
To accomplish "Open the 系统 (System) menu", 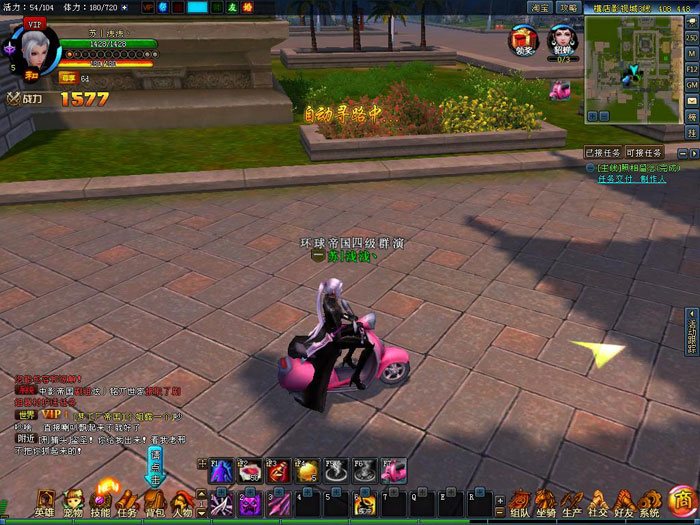I will [x=650, y=502].
